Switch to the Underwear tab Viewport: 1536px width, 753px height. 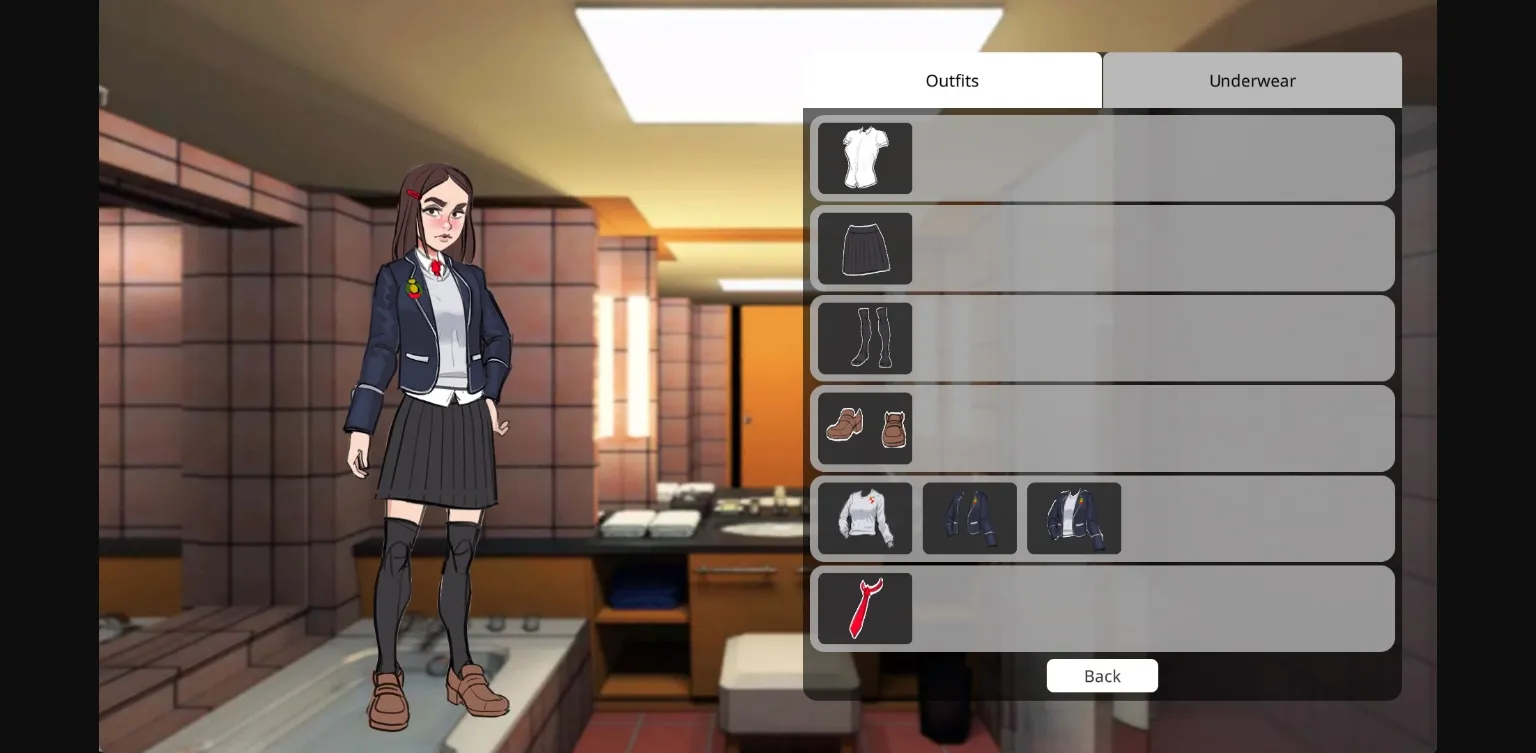(1252, 80)
